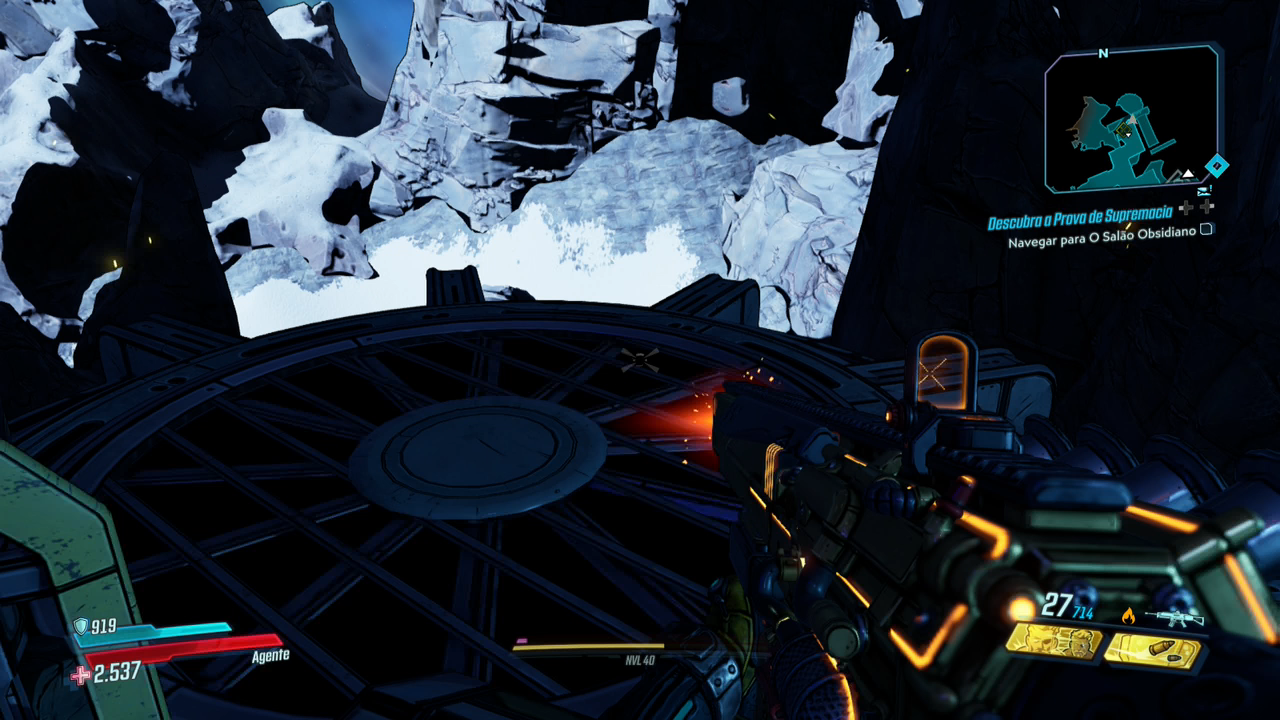1280x720 pixels.
Task: Tick the Navegar para O Salão Obsidiano checkbox
Action: pyautogui.click(x=1206, y=229)
